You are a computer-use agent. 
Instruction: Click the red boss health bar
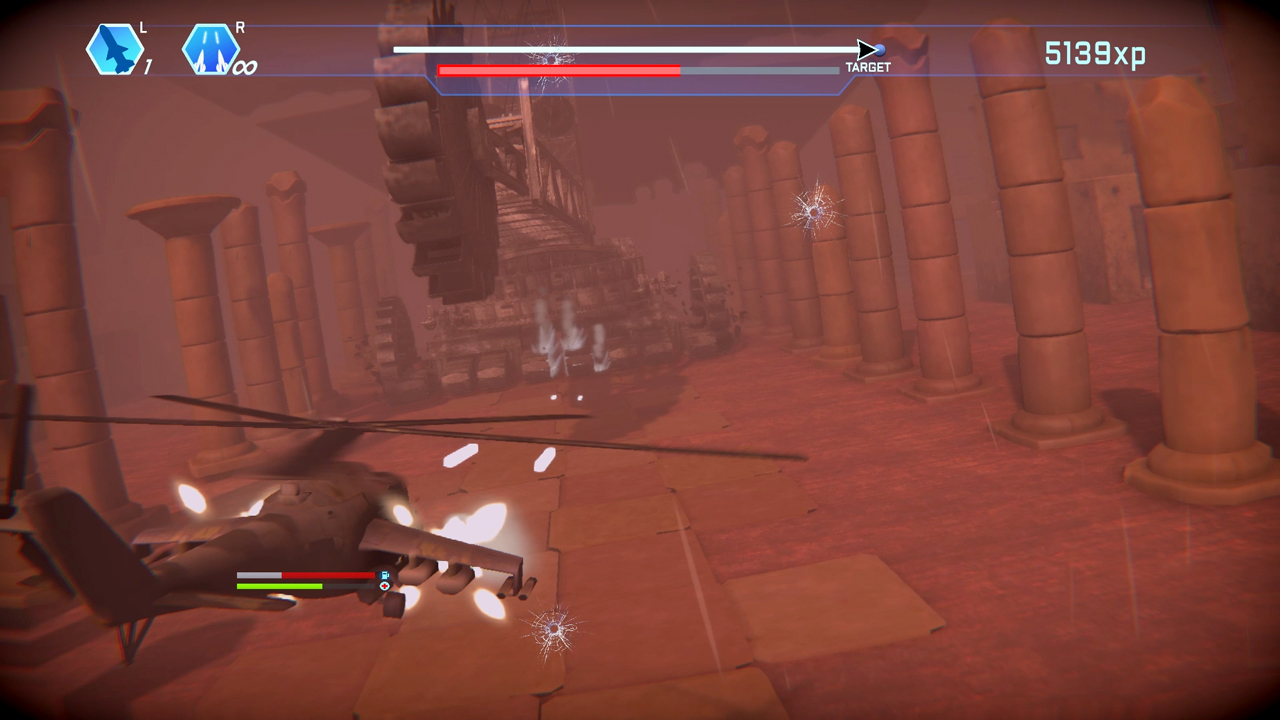coord(560,70)
